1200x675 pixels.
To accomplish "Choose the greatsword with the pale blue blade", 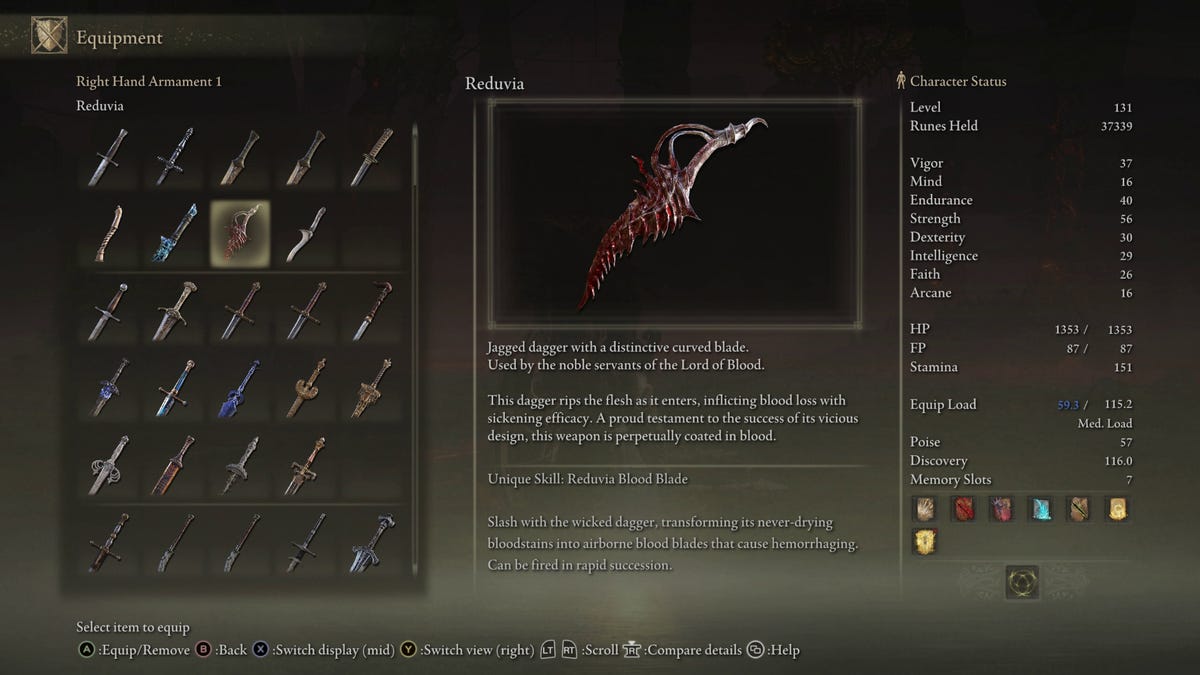I will (x=371, y=542).
